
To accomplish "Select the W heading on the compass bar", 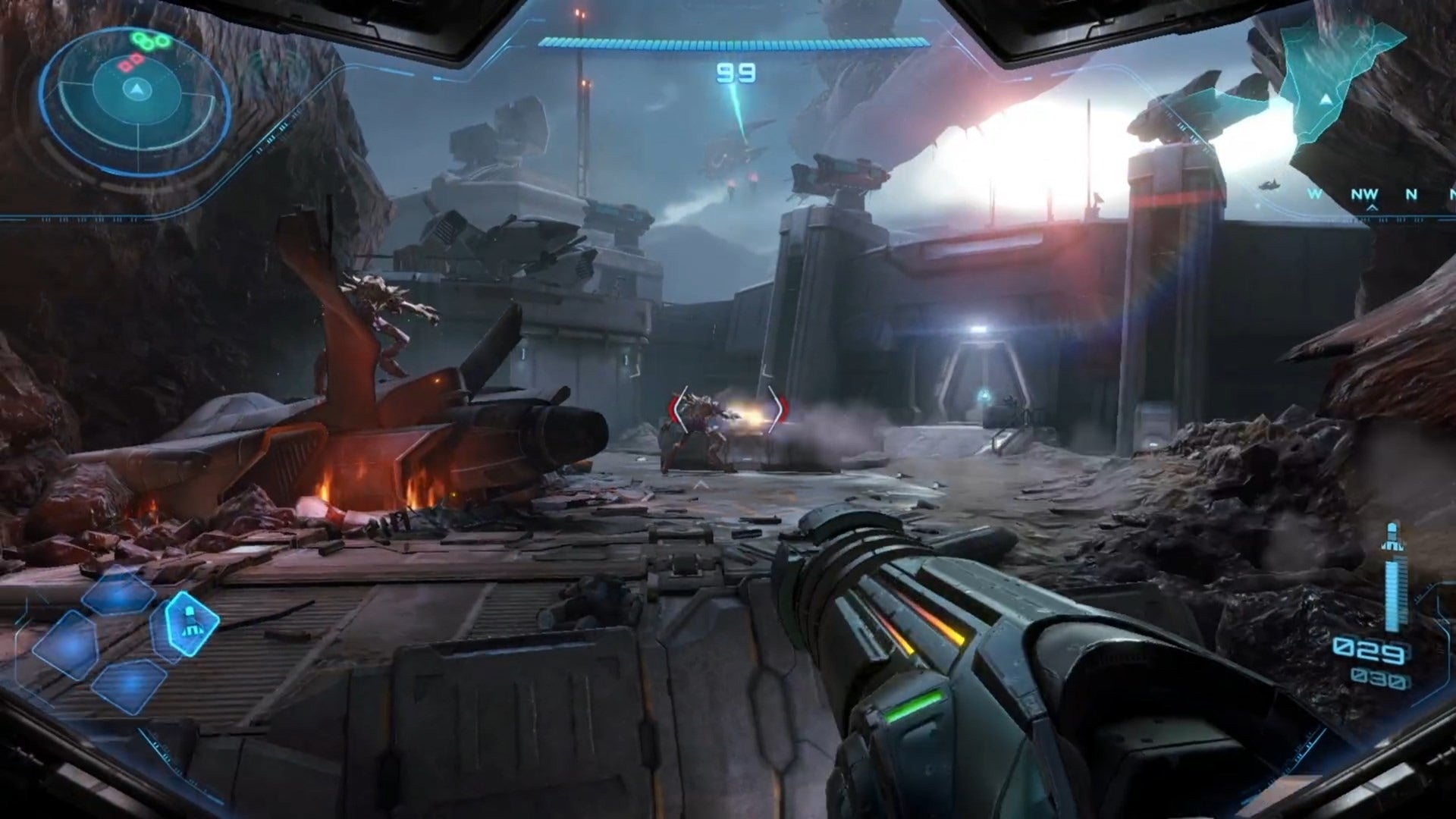I will click(x=1314, y=193).
